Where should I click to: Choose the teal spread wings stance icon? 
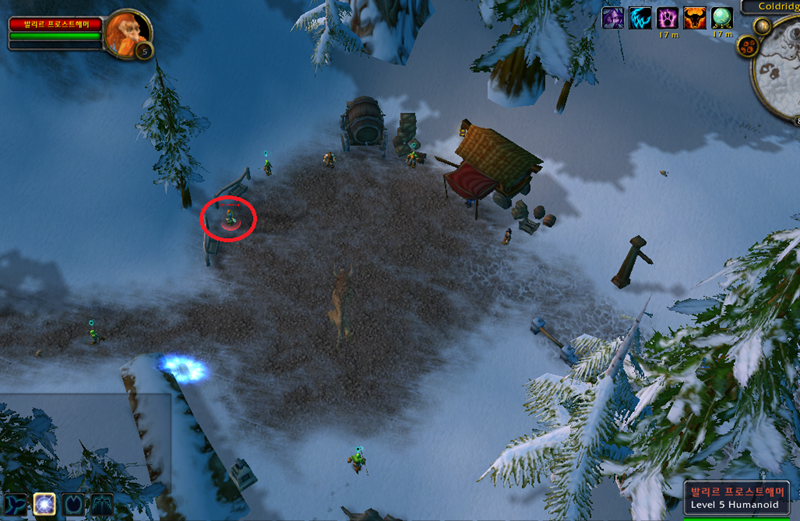(101, 504)
